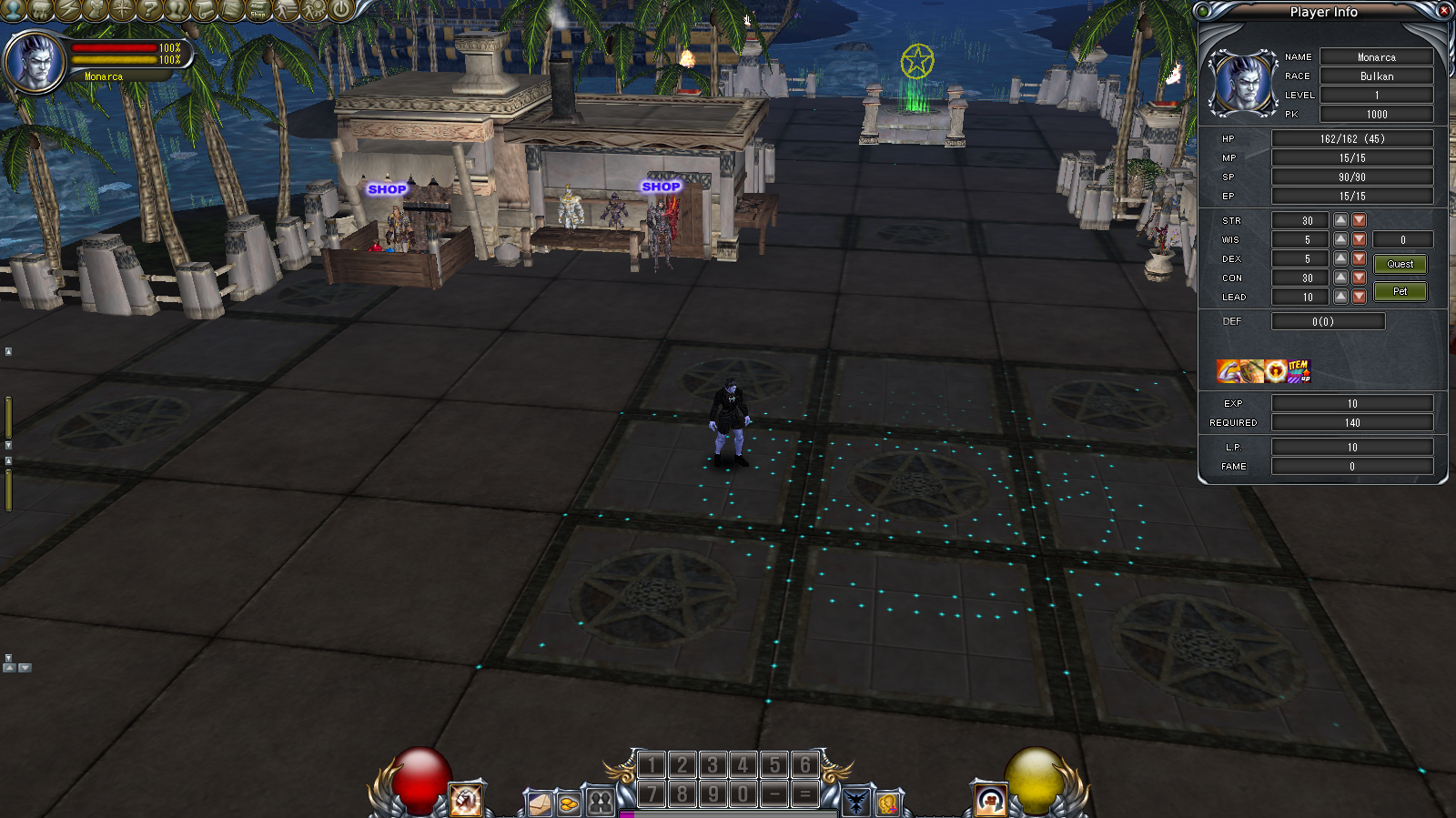The width and height of the screenshot is (1456, 818).
Task: Open the question mark help icon
Action: (x=149, y=10)
